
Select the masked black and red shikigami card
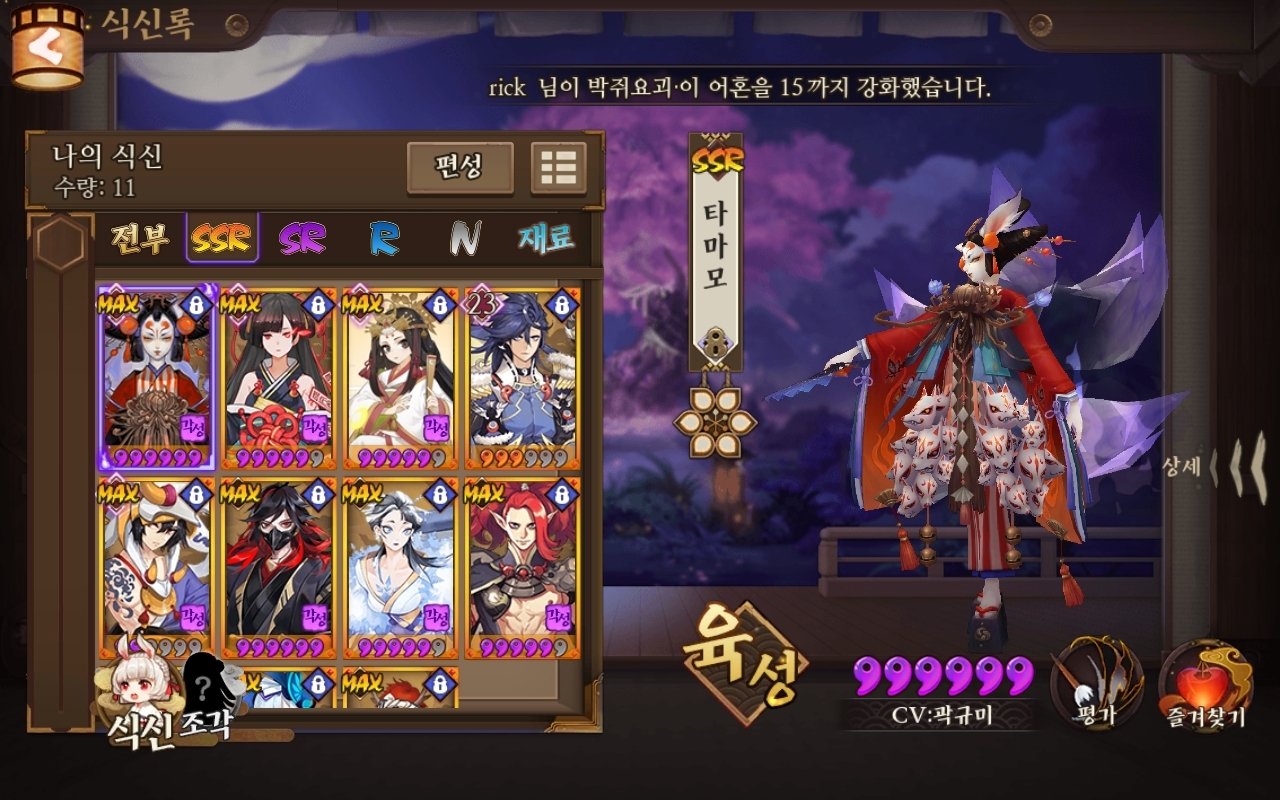pos(278,568)
